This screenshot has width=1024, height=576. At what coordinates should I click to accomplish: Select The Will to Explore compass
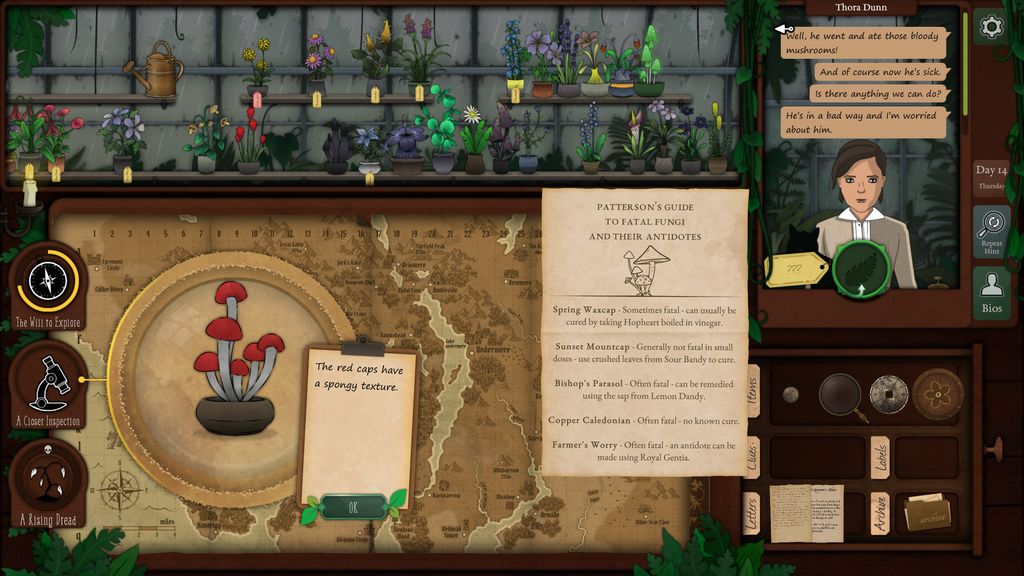[48, 283]
